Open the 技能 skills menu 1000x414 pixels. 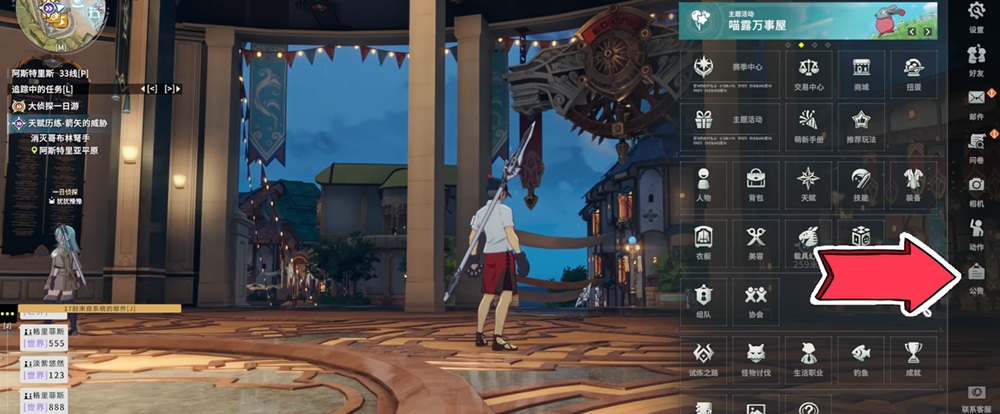tap(861, 185)
